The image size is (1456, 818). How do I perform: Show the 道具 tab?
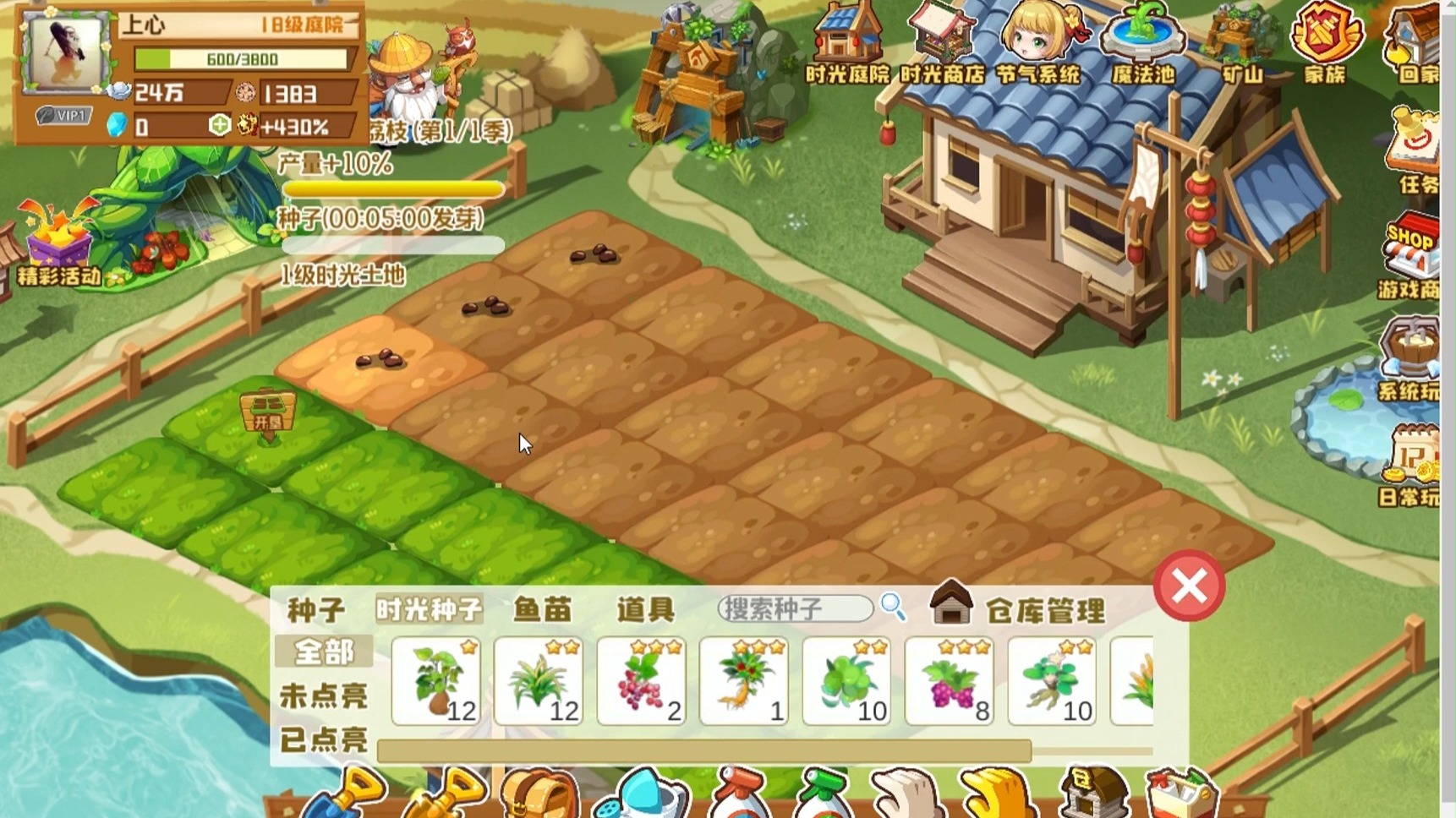point(646,609)
